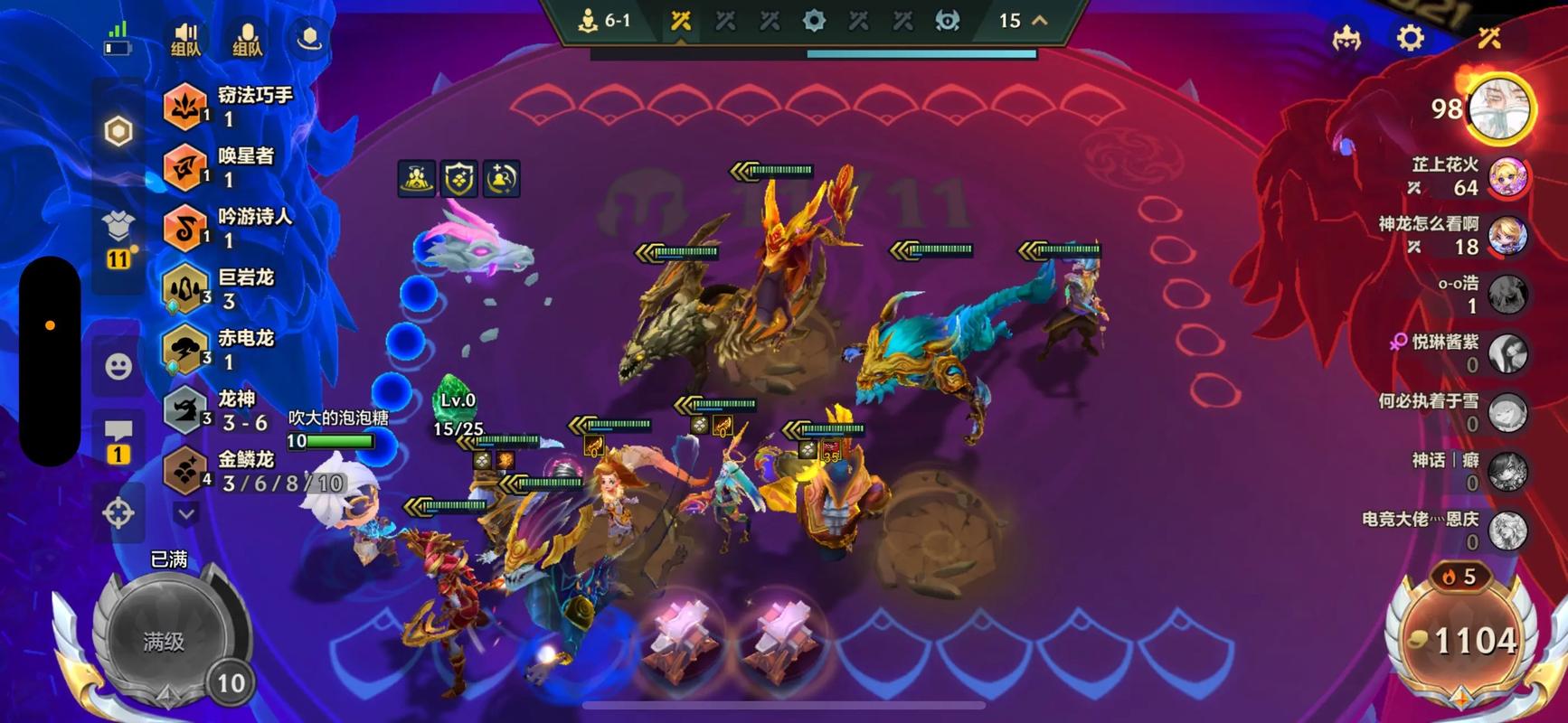The width and height of the screenshot is (1568, 723).
Task: Open the settings gear menu
Action: (x=1410, y=38)
